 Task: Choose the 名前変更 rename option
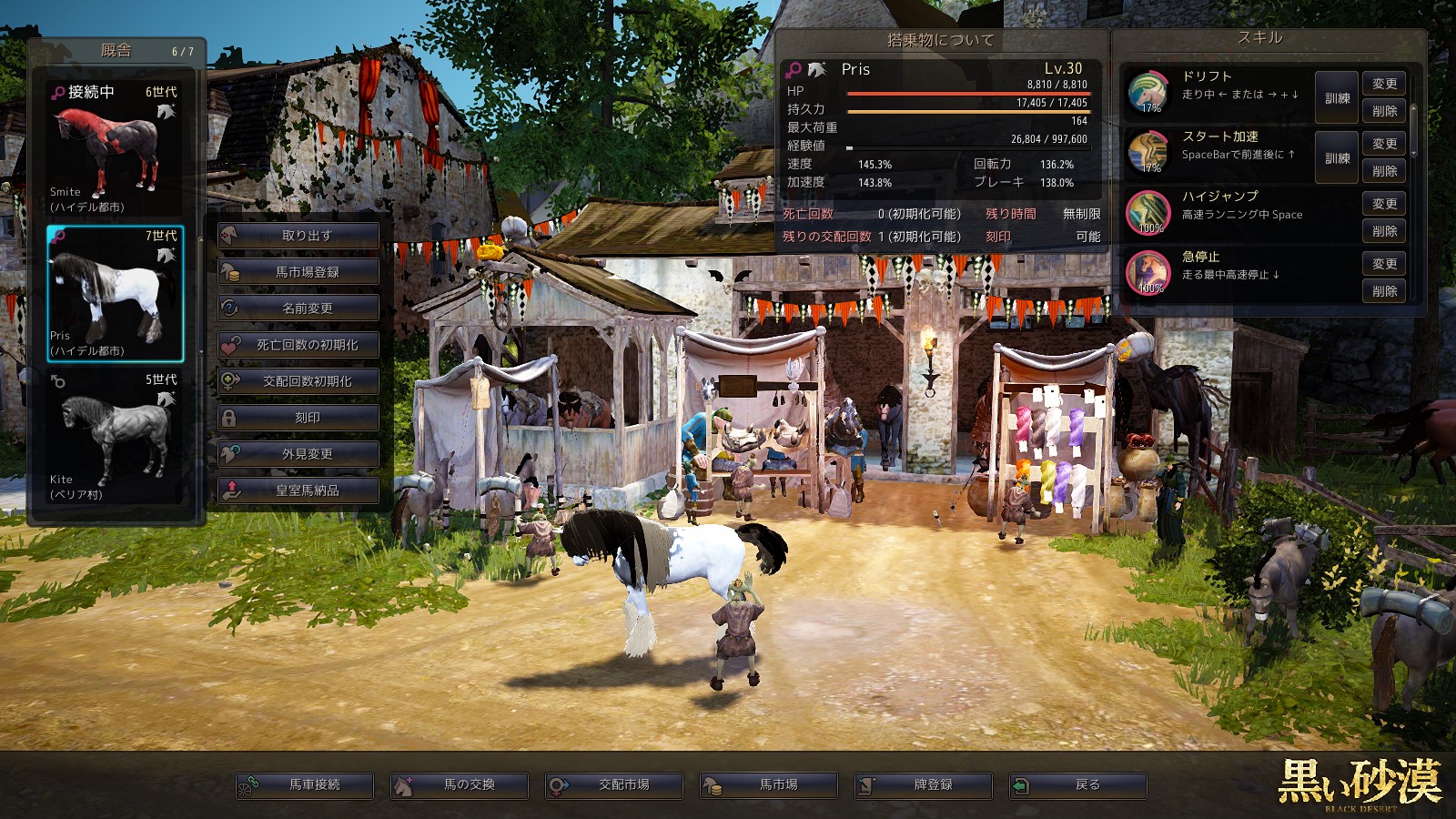[298, 308]
